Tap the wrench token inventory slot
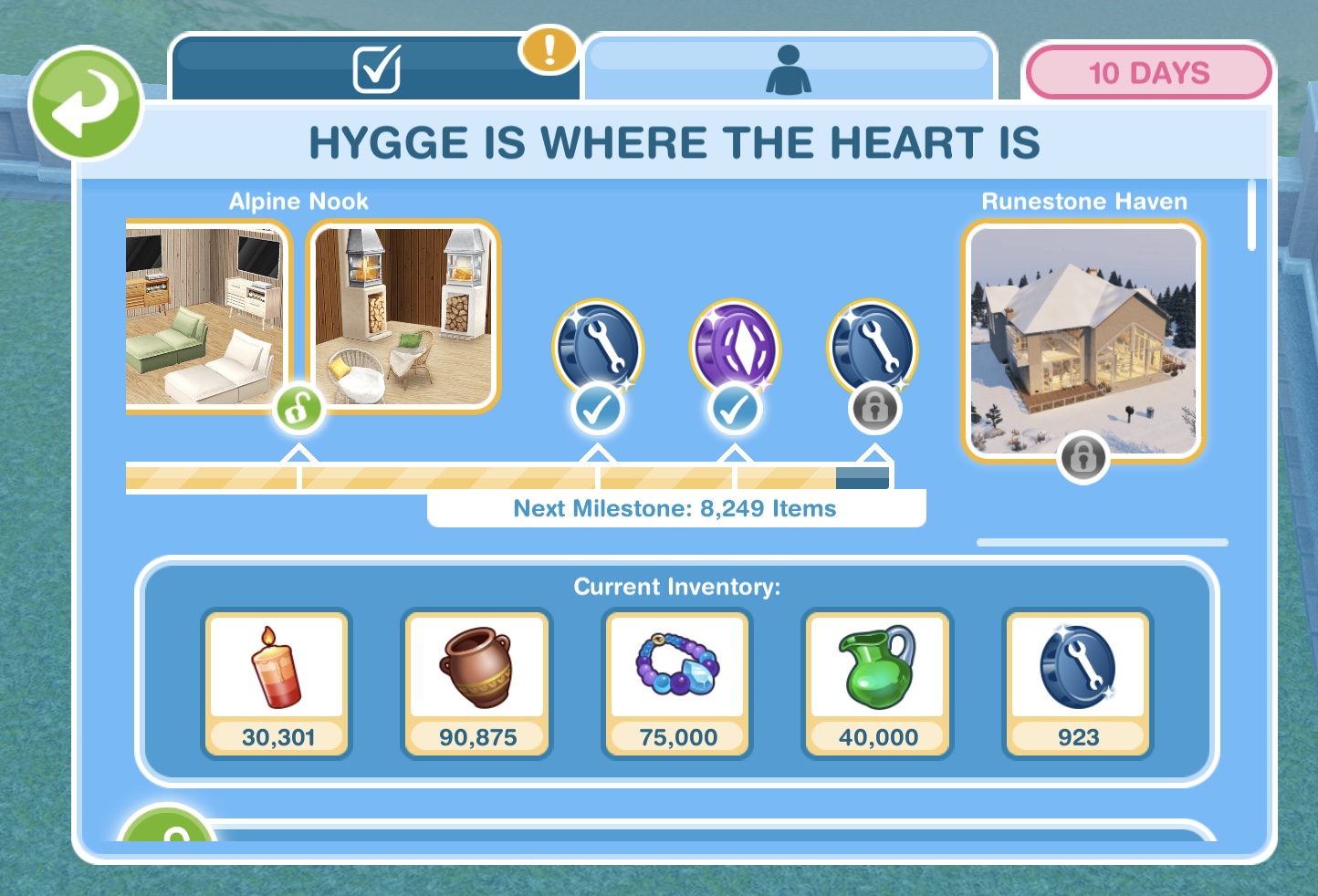This screenshot has height=896, width=1318. click(x=1078, y=682)
